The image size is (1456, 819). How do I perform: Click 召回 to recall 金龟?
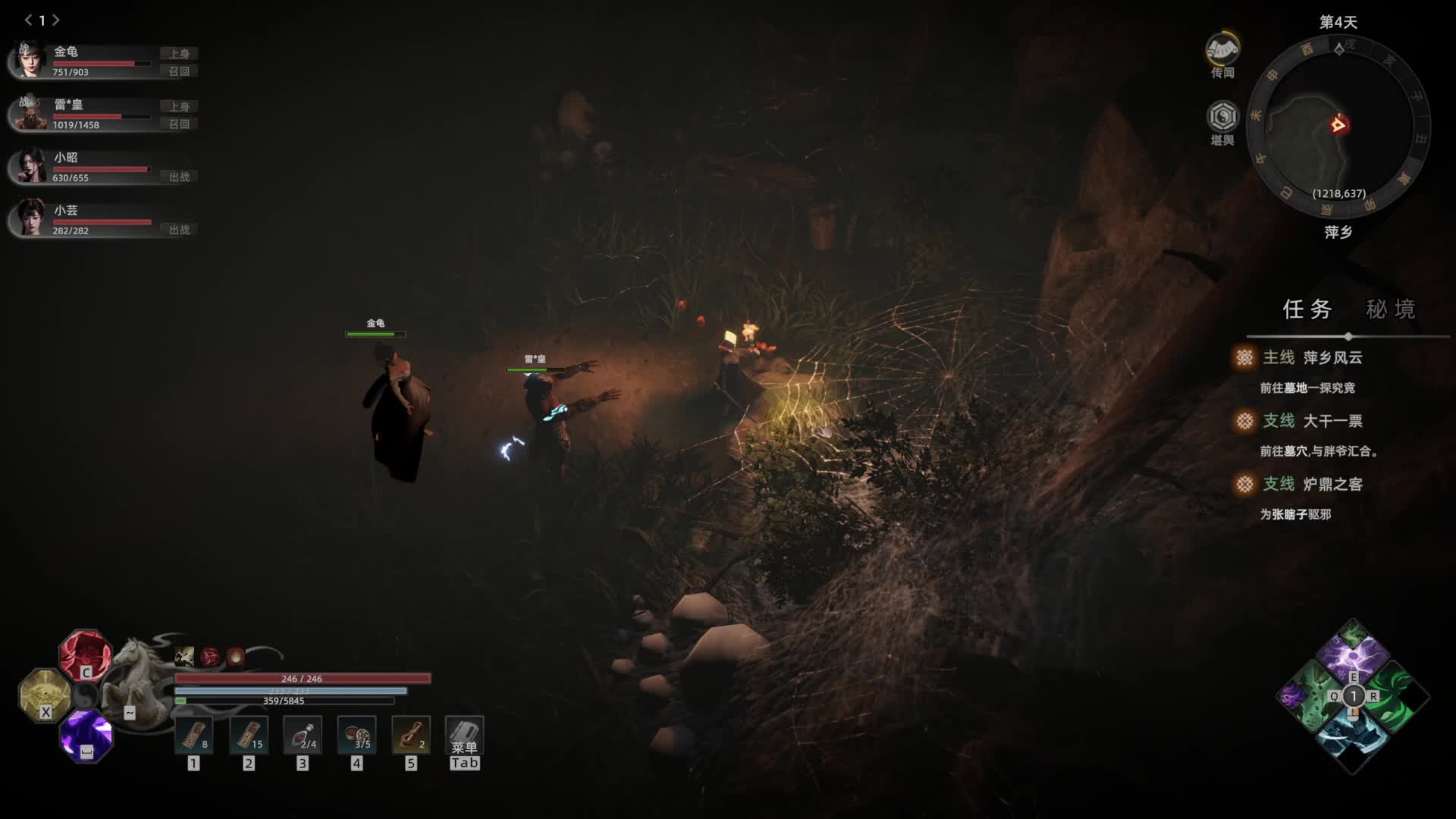point(179,71)
